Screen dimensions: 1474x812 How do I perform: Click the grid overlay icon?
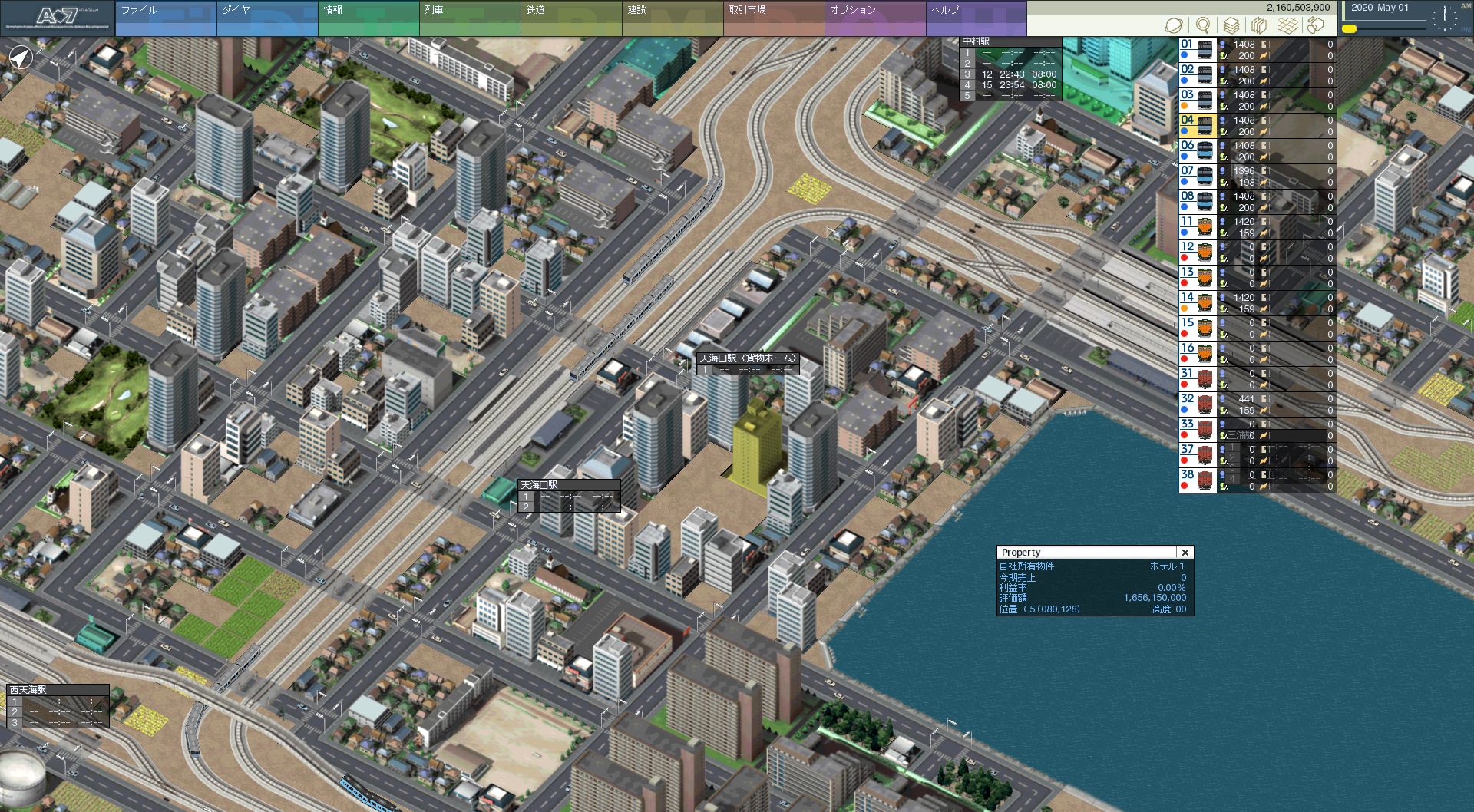pyautogui.click(x=1288, y=25)
